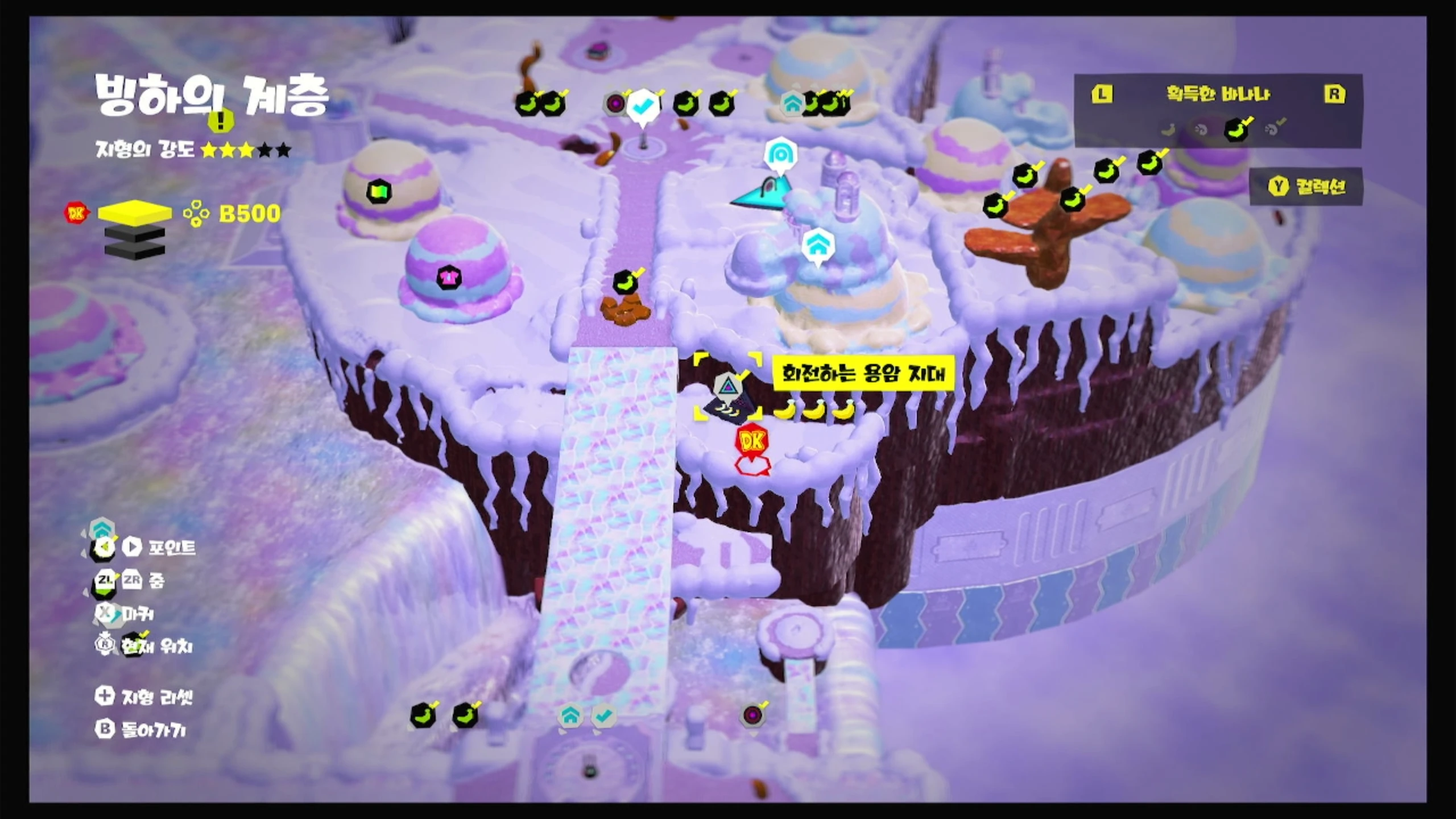Switch to the uncollected banana filter
1456x819 pixels.
(1168, 130)
